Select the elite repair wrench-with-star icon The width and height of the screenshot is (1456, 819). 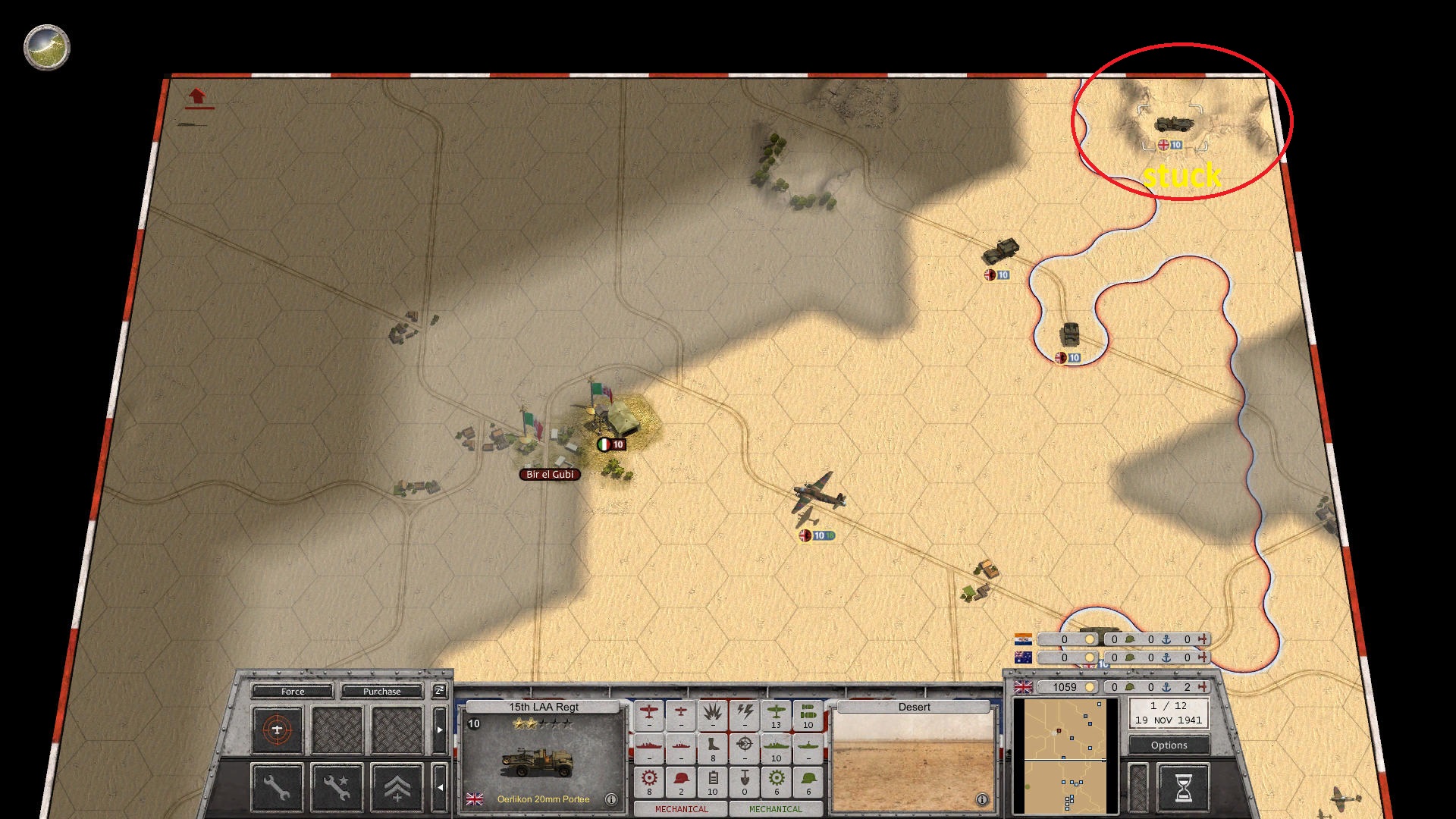click(338, 787)
